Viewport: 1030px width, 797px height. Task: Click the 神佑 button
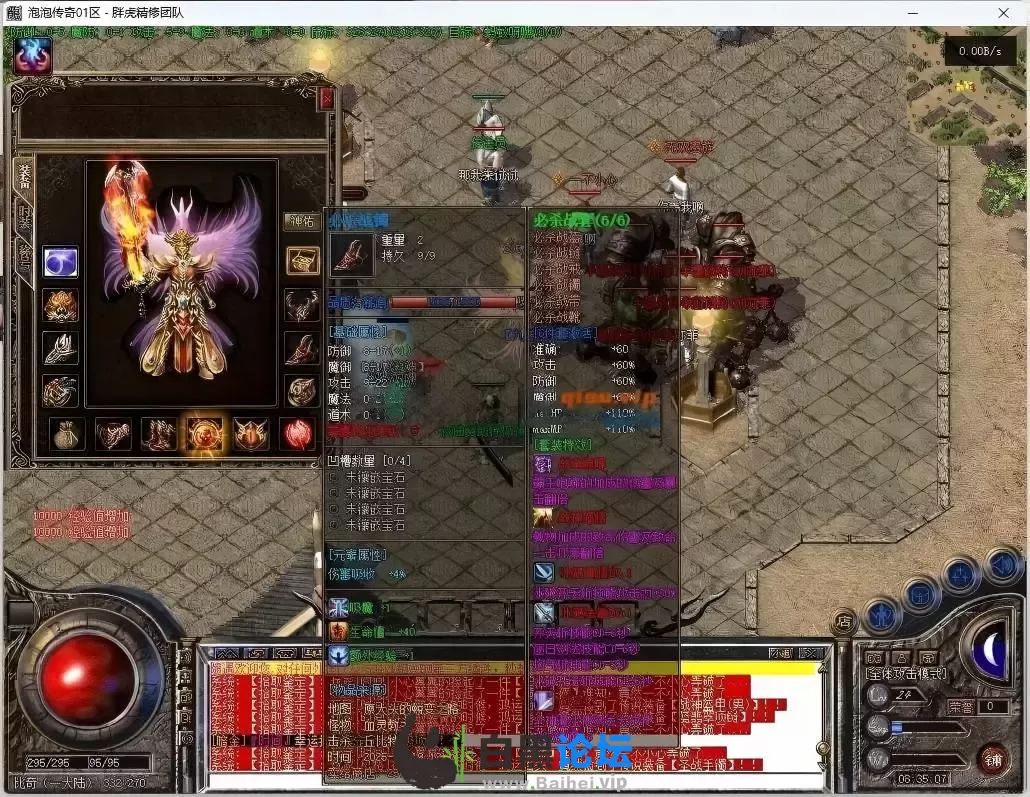coord(301,222)
